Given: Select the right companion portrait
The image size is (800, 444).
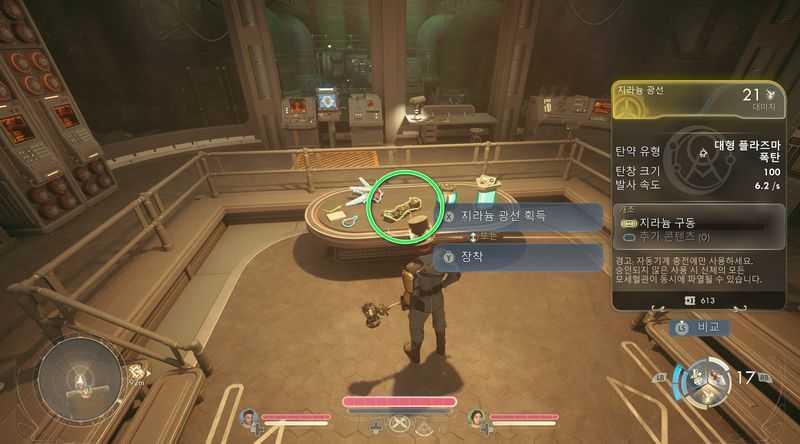Looking at the screenshot, I should point(476,418).
